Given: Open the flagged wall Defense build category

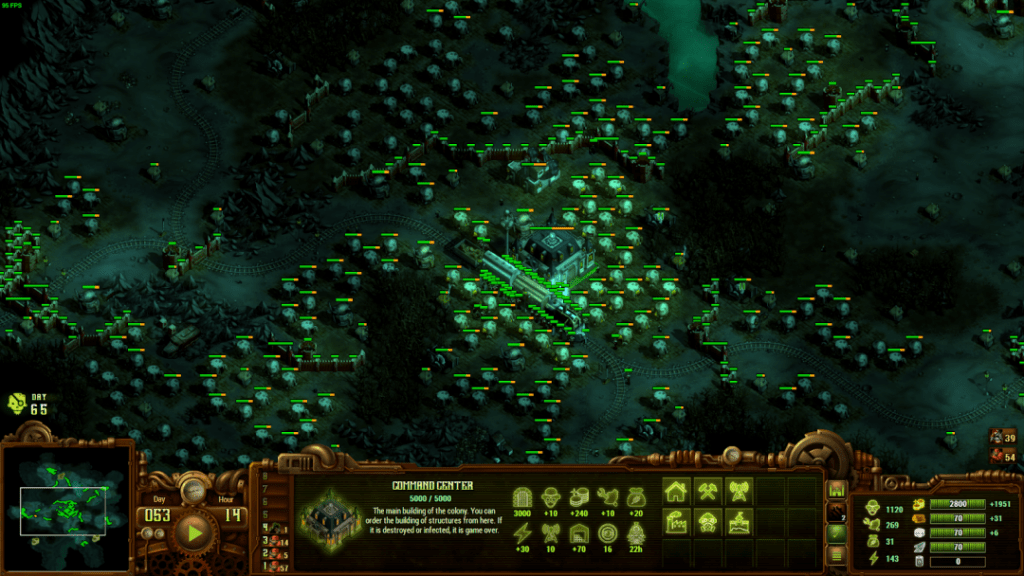Looking at the screenshot, I should 741,522.
